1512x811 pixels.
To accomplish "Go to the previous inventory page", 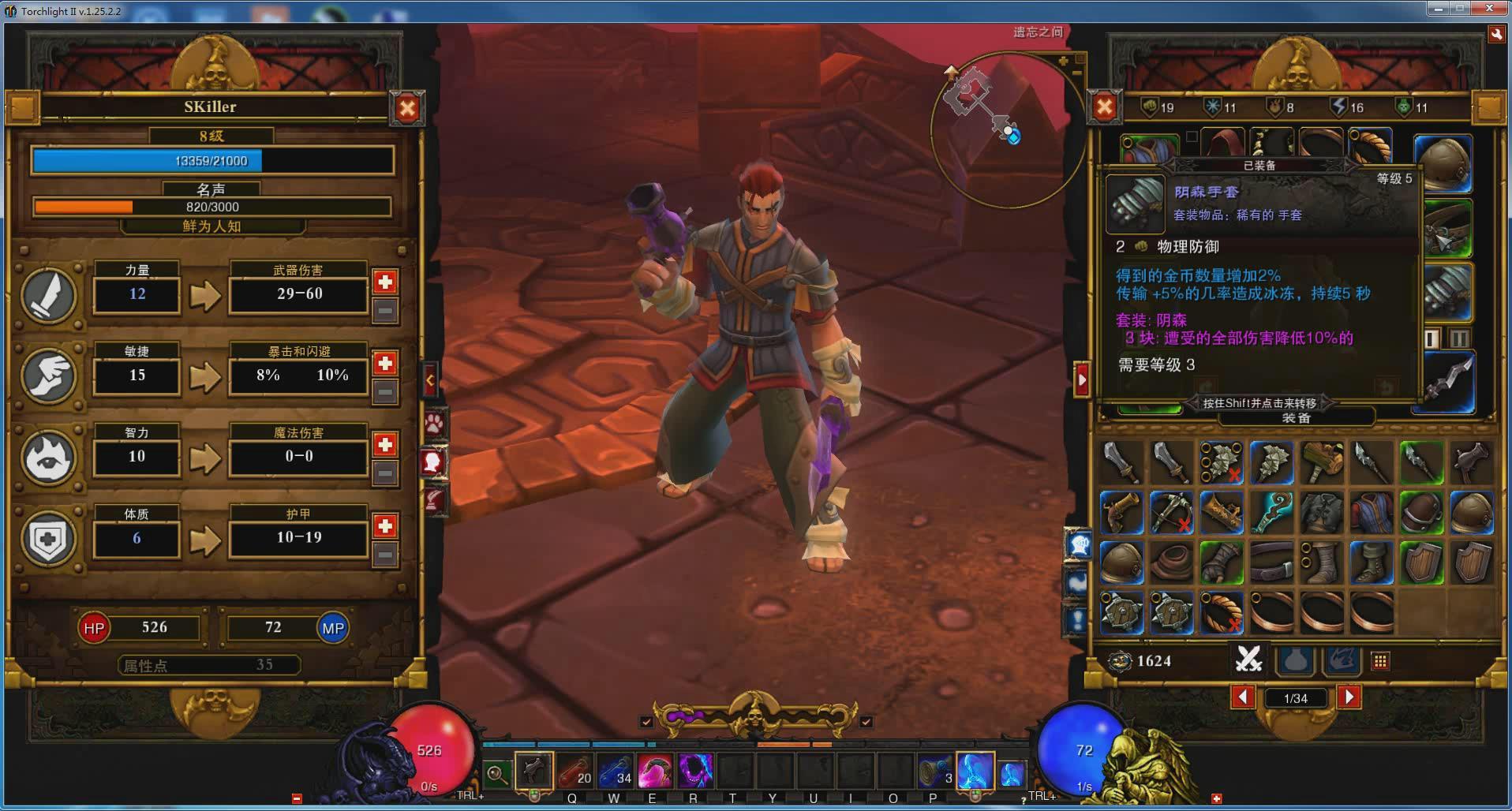I will pyautogui.click(x=1243, y=697).
